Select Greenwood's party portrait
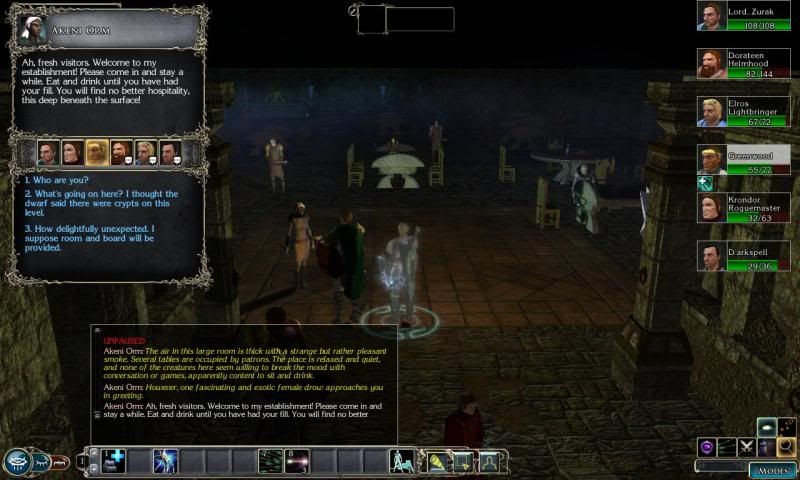This screenshot has height=480, width=800. (711, 160)
